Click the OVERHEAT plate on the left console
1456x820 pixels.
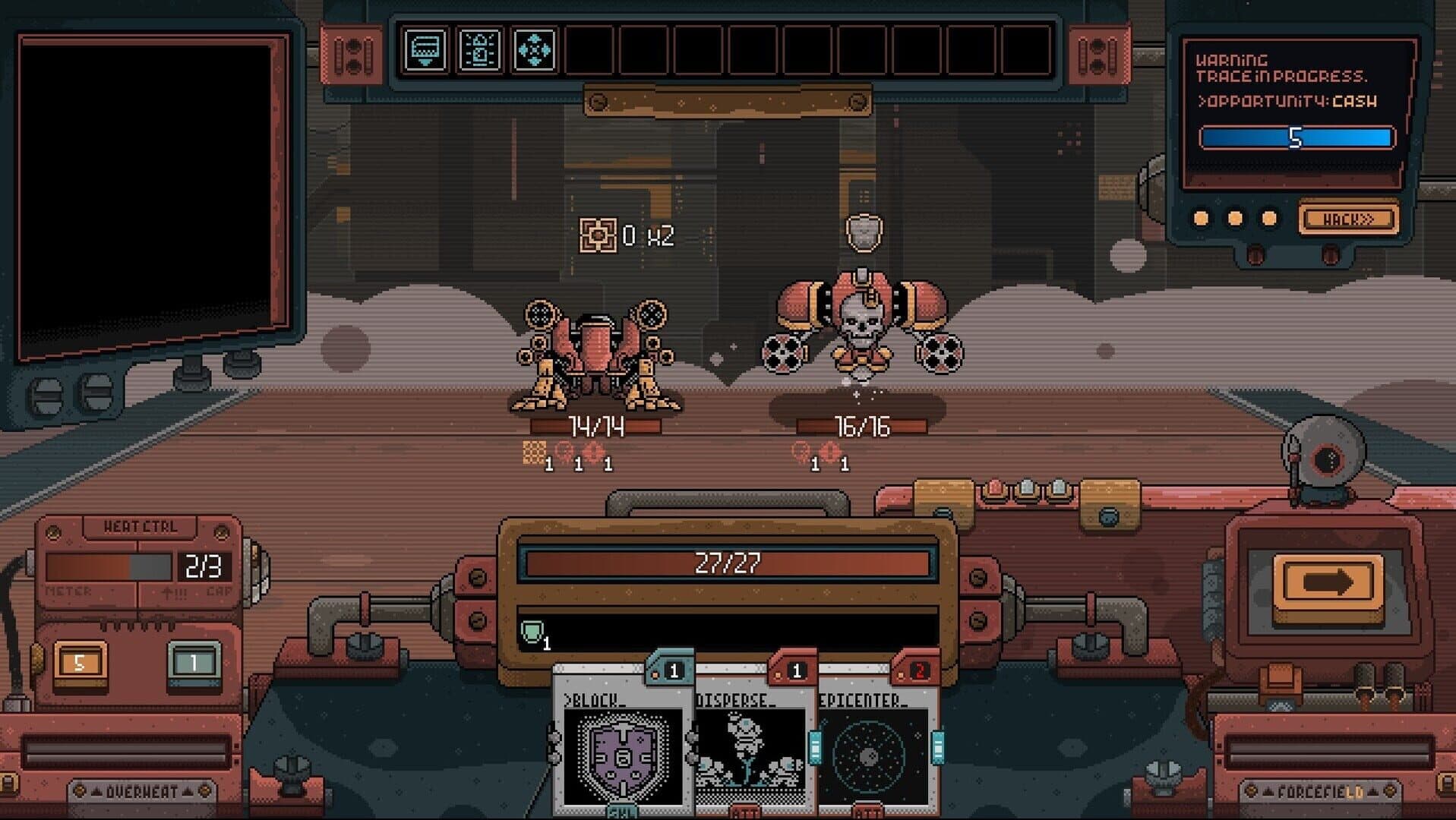[141, 790]
